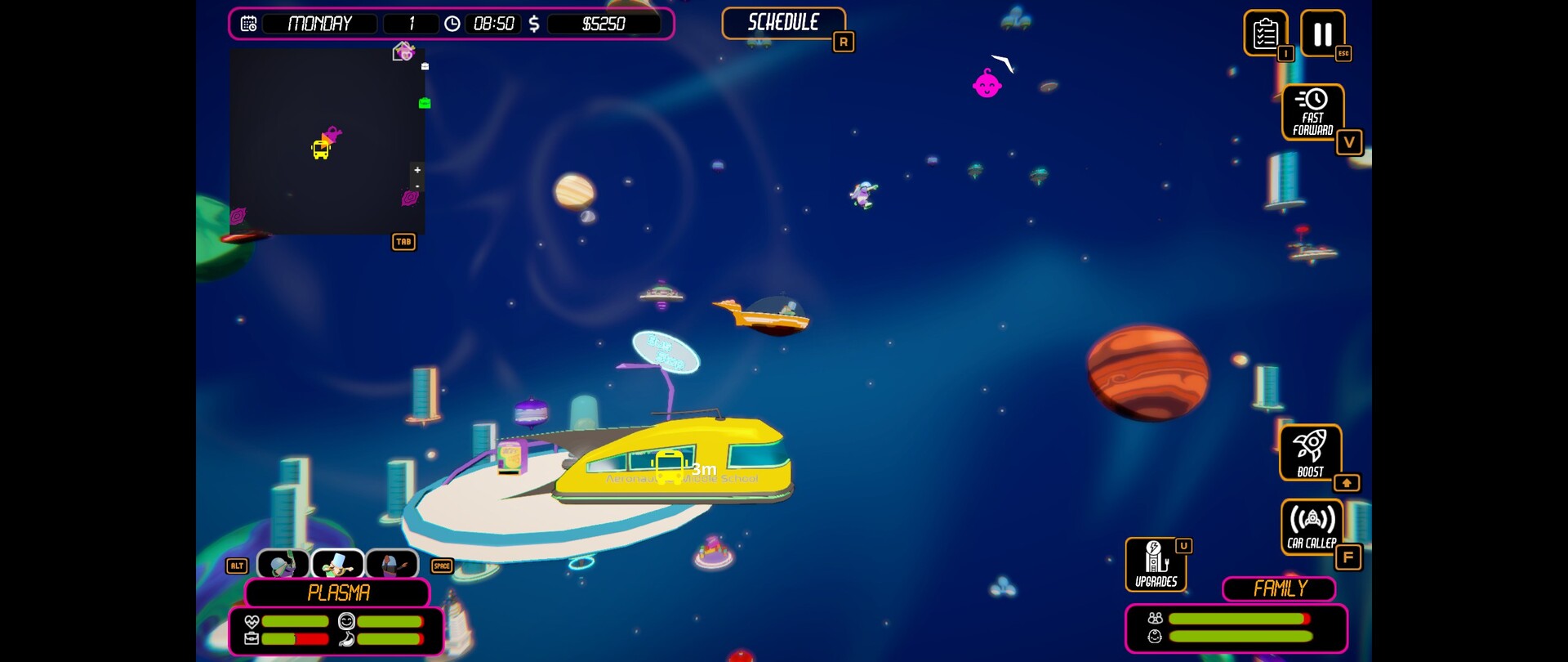Click the Plasma name panel
1568x662 pixels.
(x=337, y=593)
